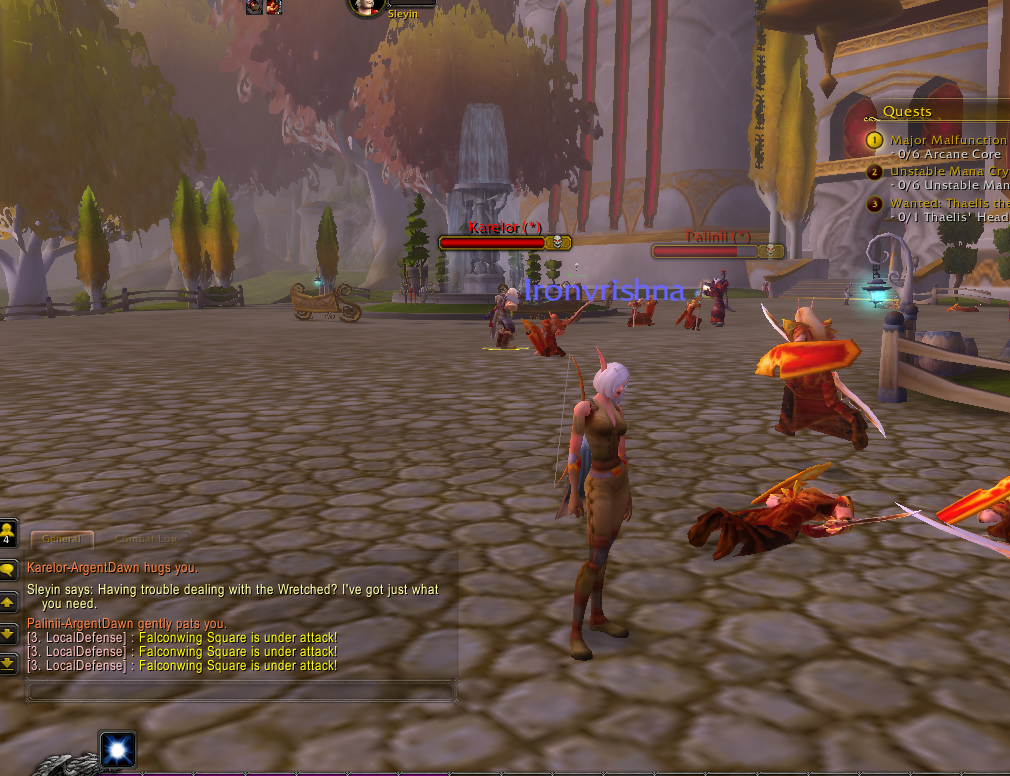Open the Combat Log tab
The image size is (1010, 776).
coord(145,539)
